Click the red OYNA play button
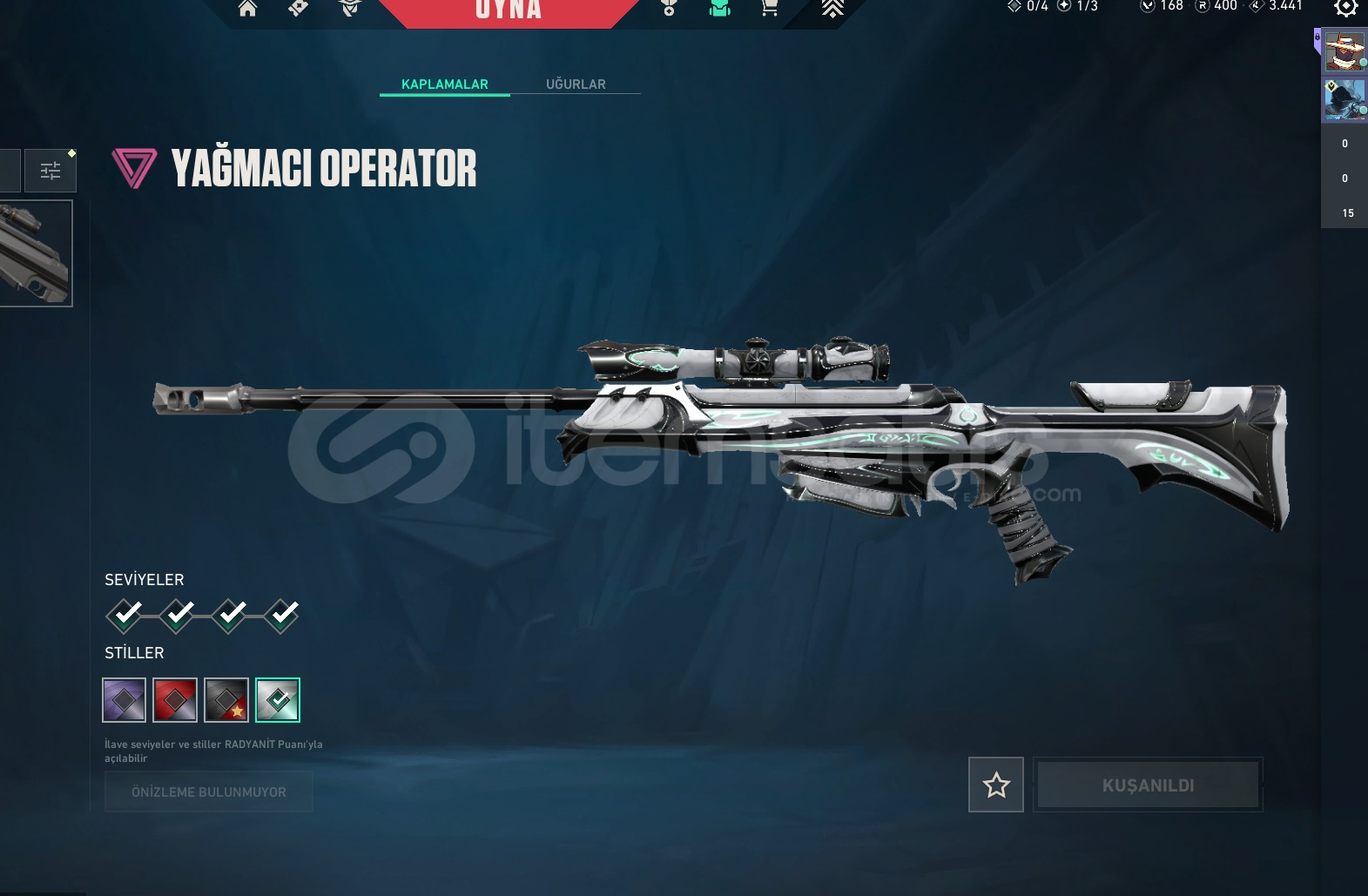This screenshot has width=1368, height=896. click(509, 10)
